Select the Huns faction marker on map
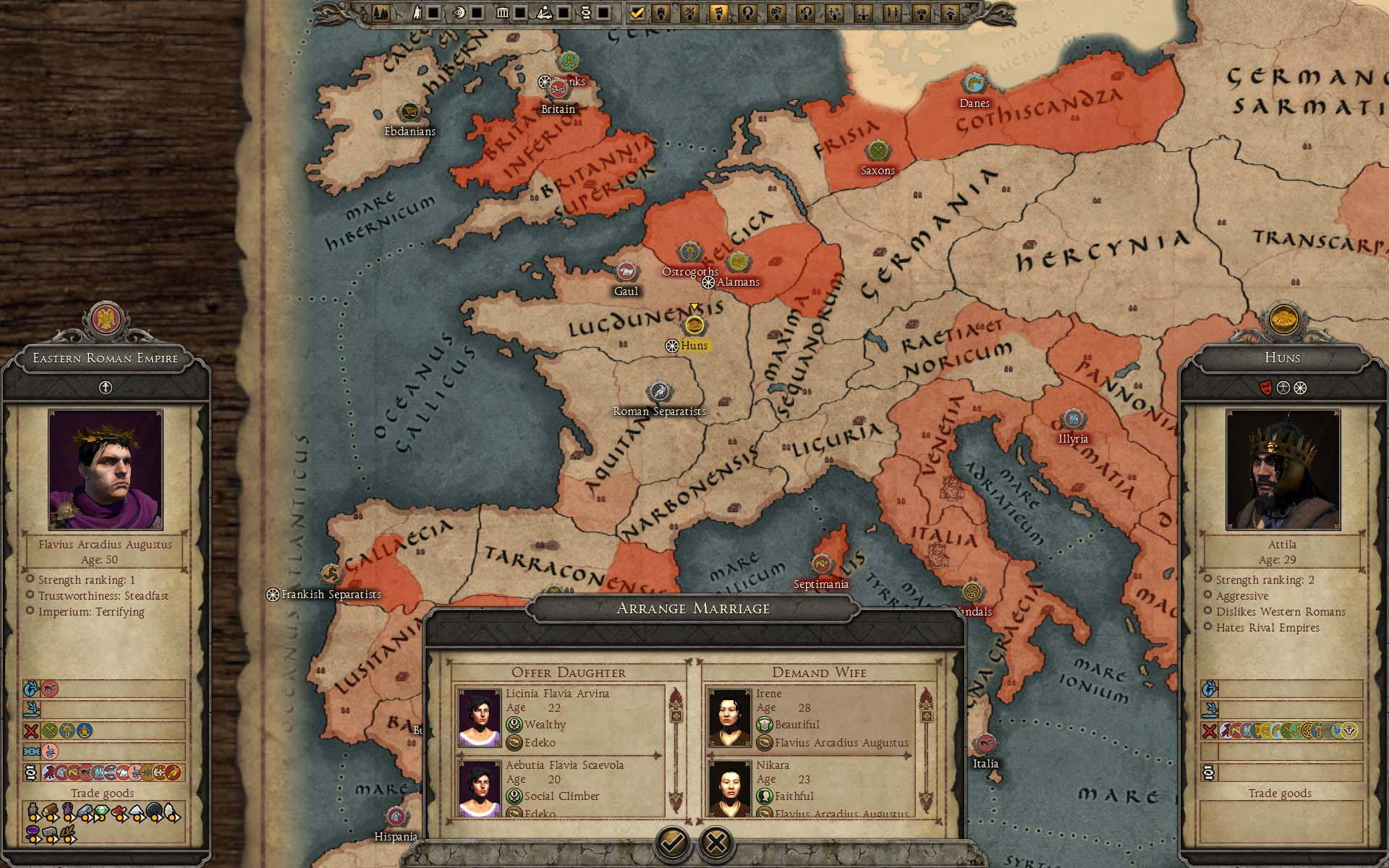The height and width of the screenshot is (868, 1389). click(x=694, y=325)
